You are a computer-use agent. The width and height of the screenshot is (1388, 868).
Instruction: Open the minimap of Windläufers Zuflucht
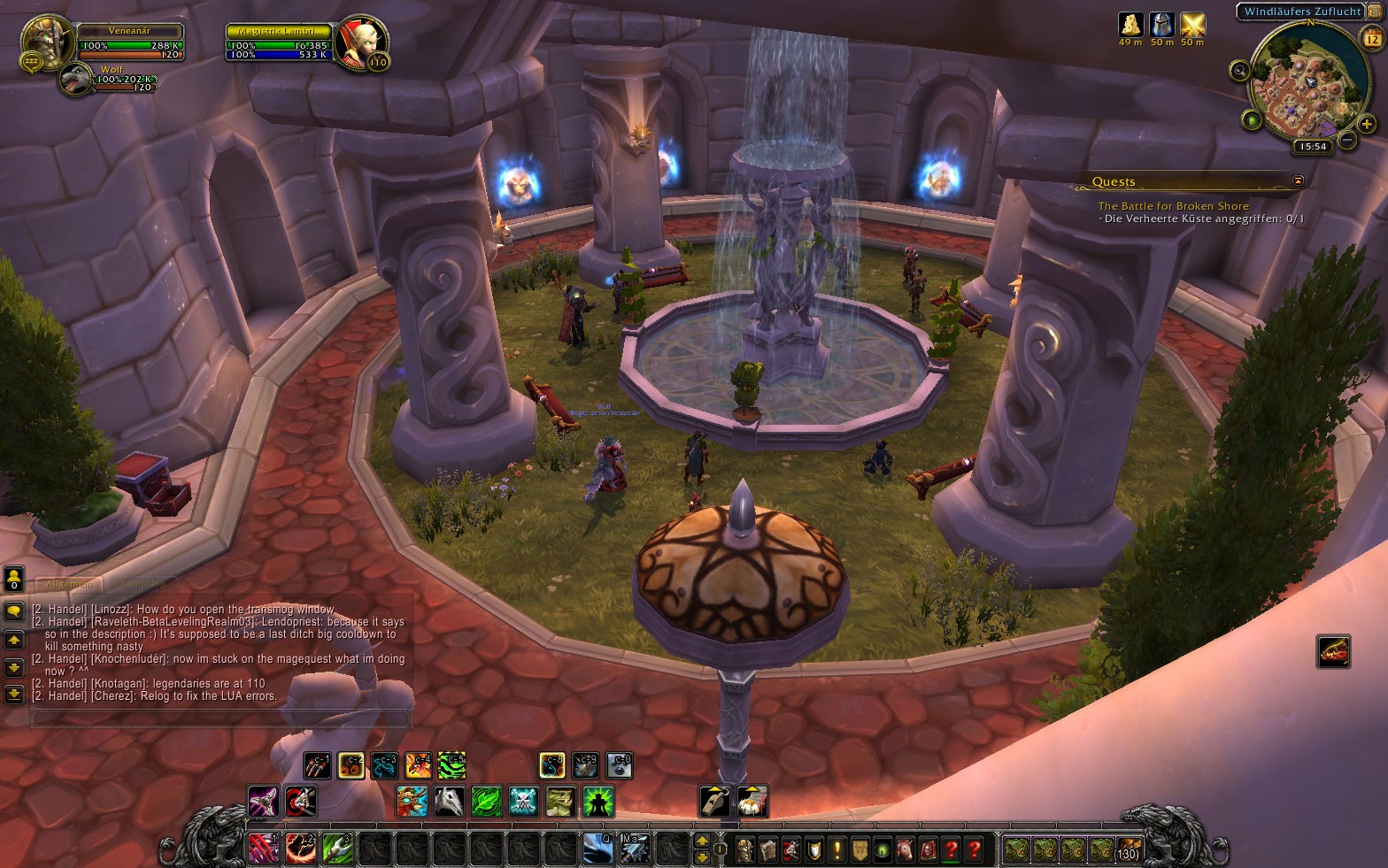(x=1301, y=88)
